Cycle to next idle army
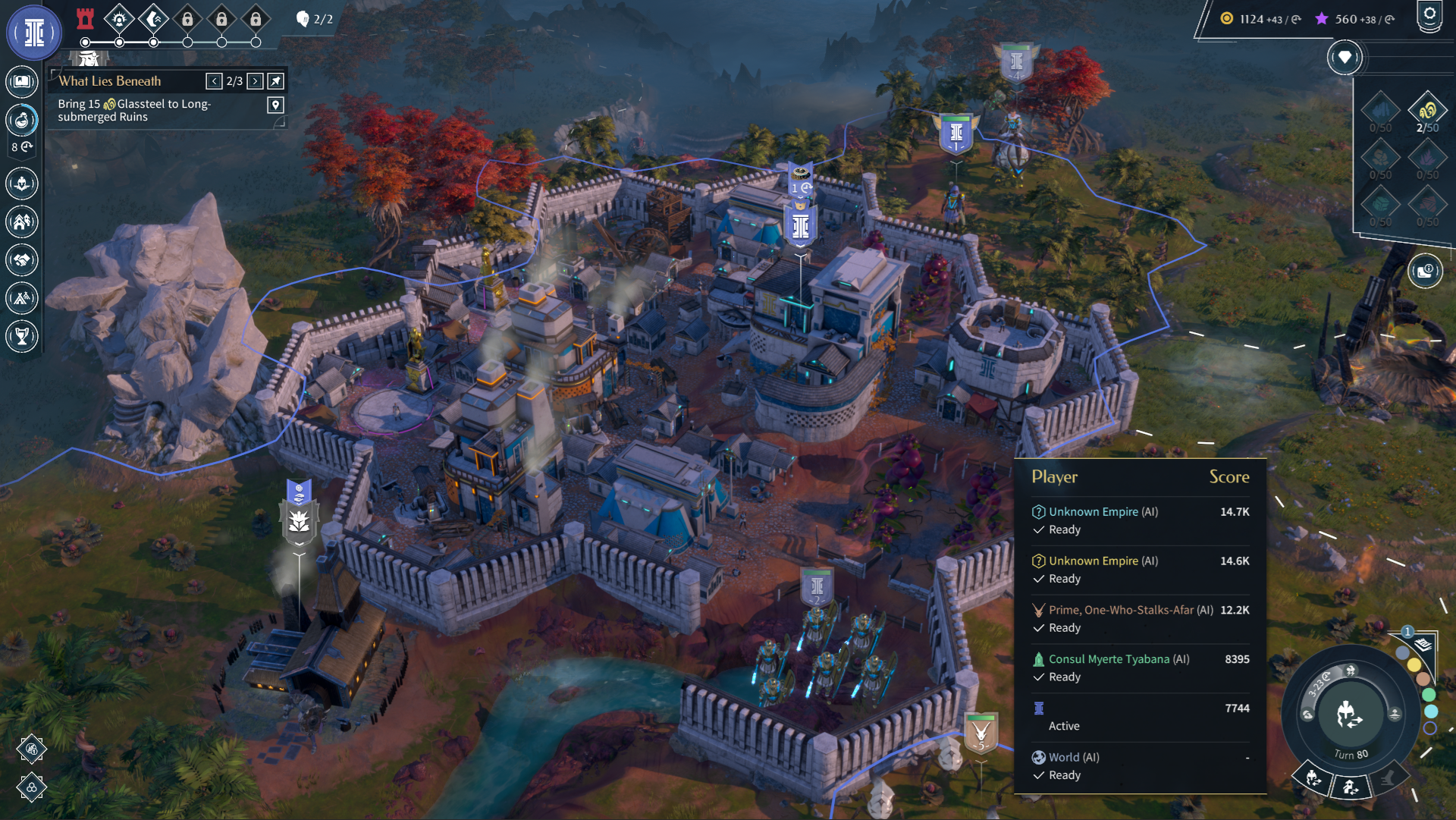This screenshot has height=820, width=1456. pyautogui.click(x=1313, y=779)
